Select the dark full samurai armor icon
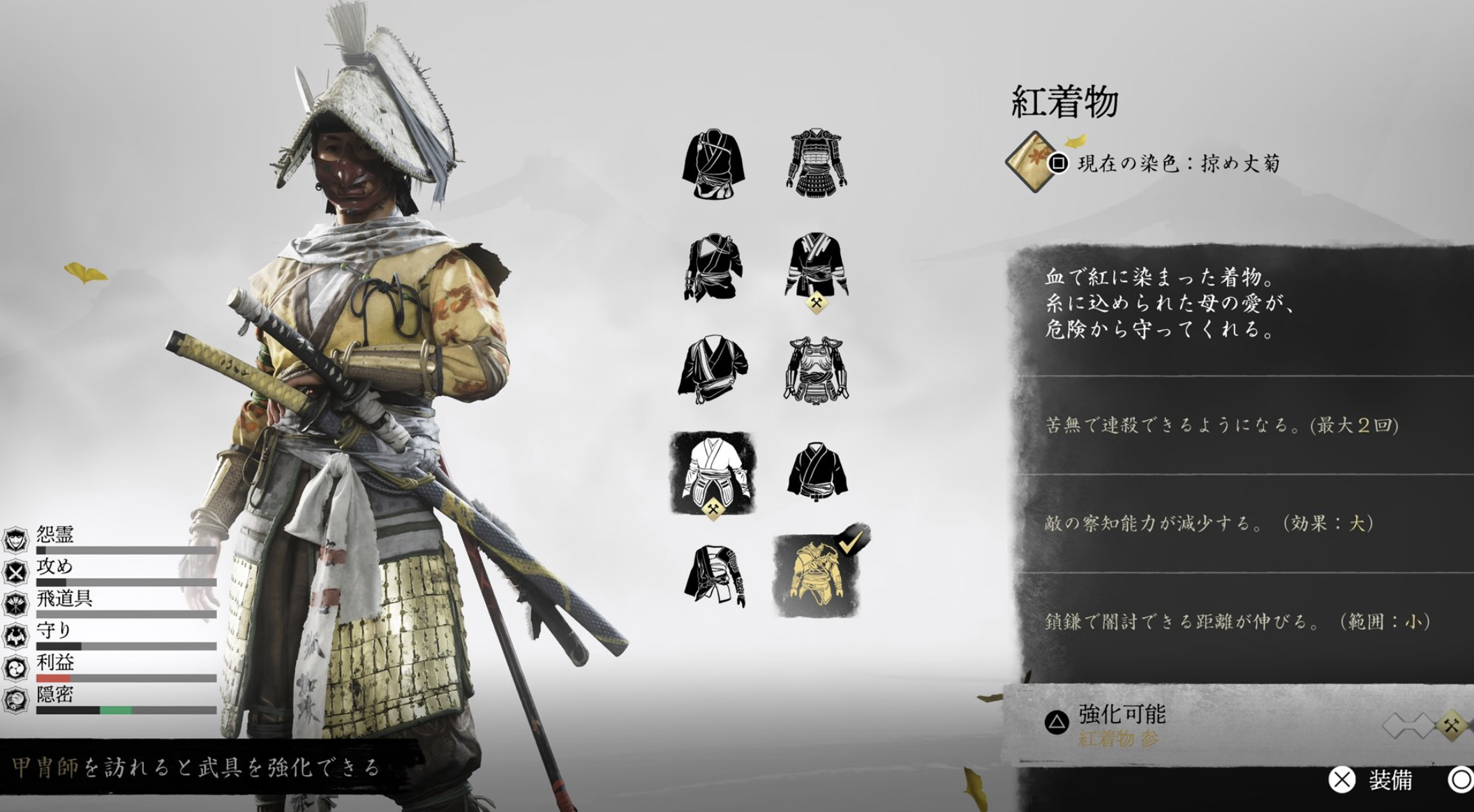Image resolution: width=1474 pixels, height=812 pixels. [x=816, y=161]
